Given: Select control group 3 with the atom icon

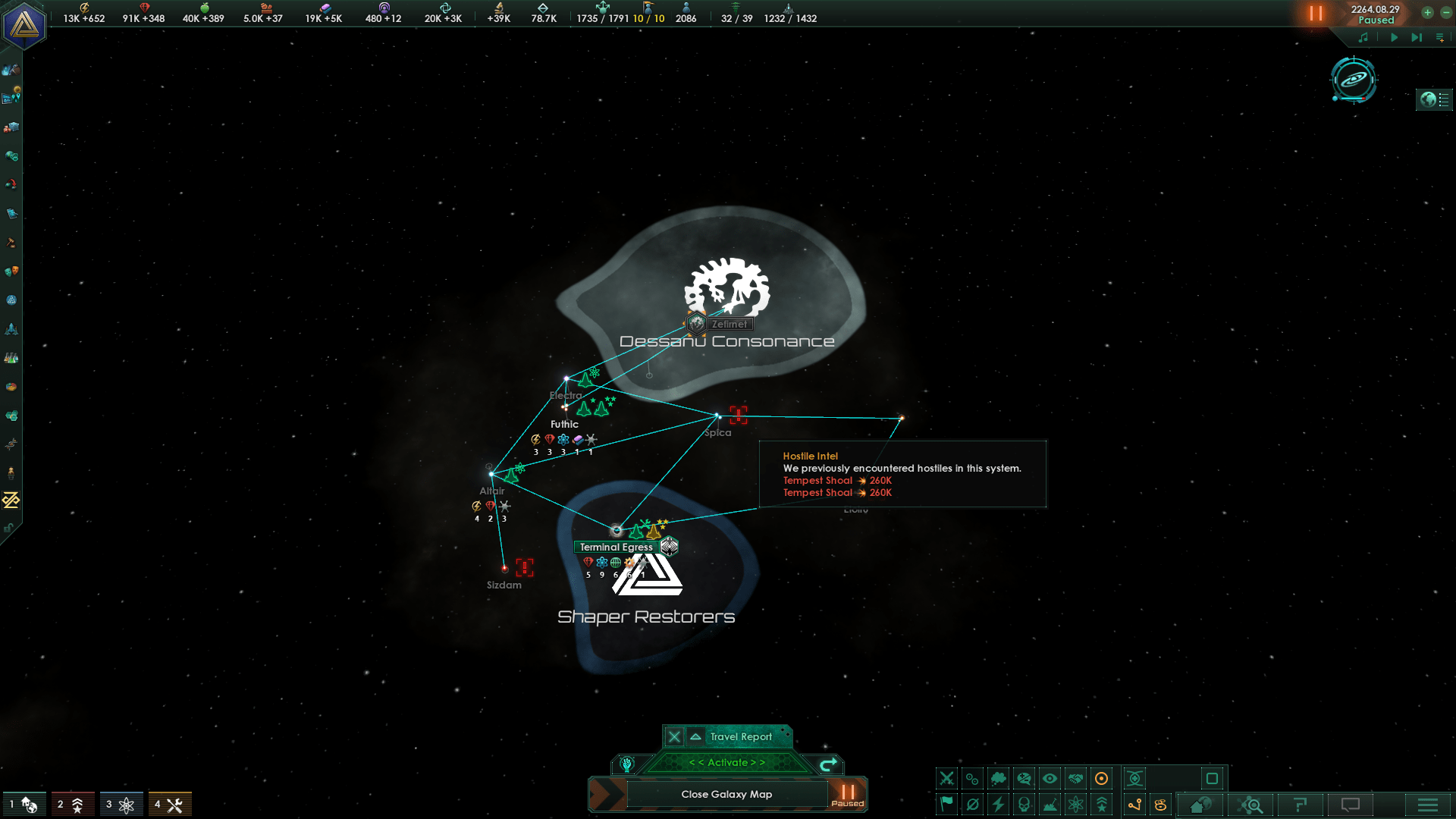Looking at the screenshot, I should 121,805.
